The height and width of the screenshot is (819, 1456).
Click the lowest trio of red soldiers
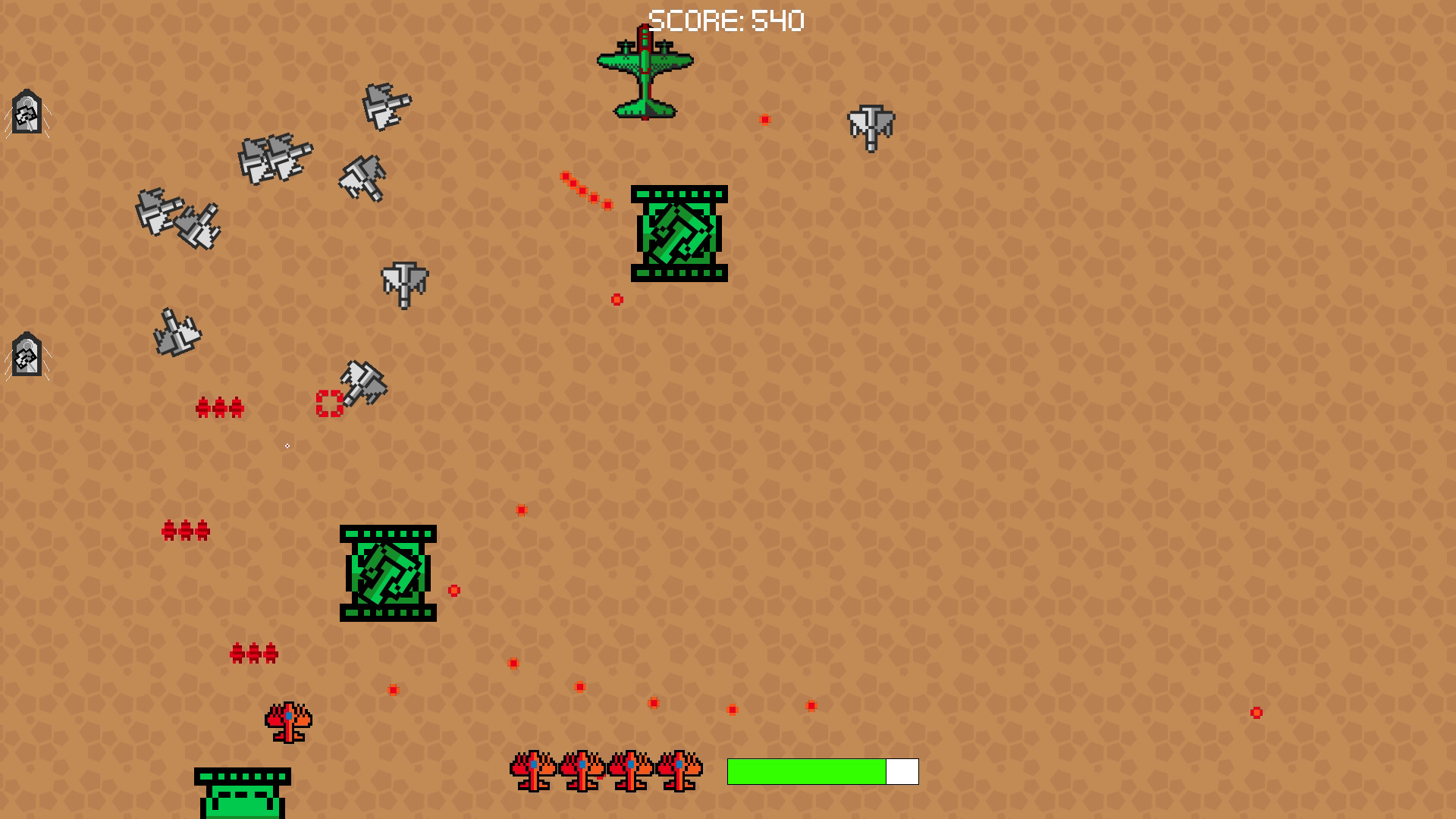click(x=253, y=652)
